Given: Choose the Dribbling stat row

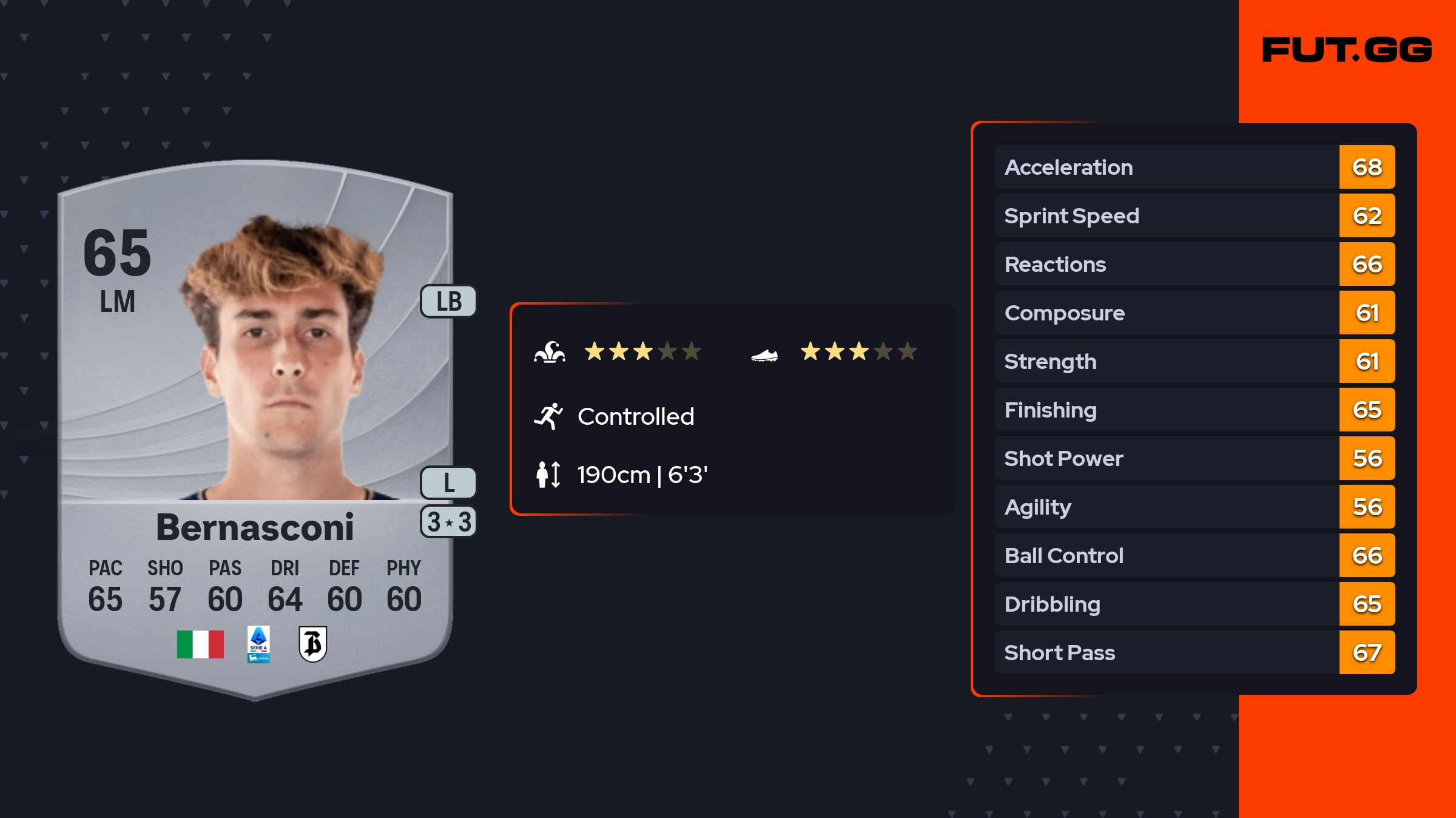Looking at the screenshot, I should tap(1194, 604).
